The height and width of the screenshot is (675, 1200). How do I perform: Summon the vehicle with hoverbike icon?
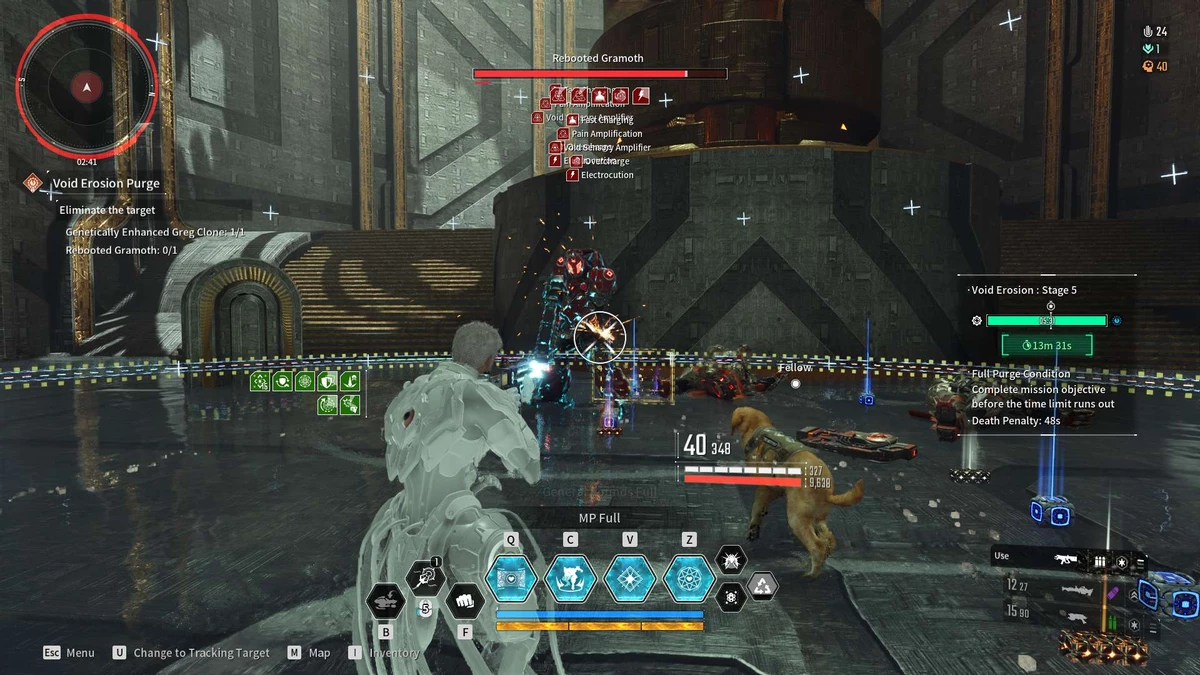pos(387,601)
